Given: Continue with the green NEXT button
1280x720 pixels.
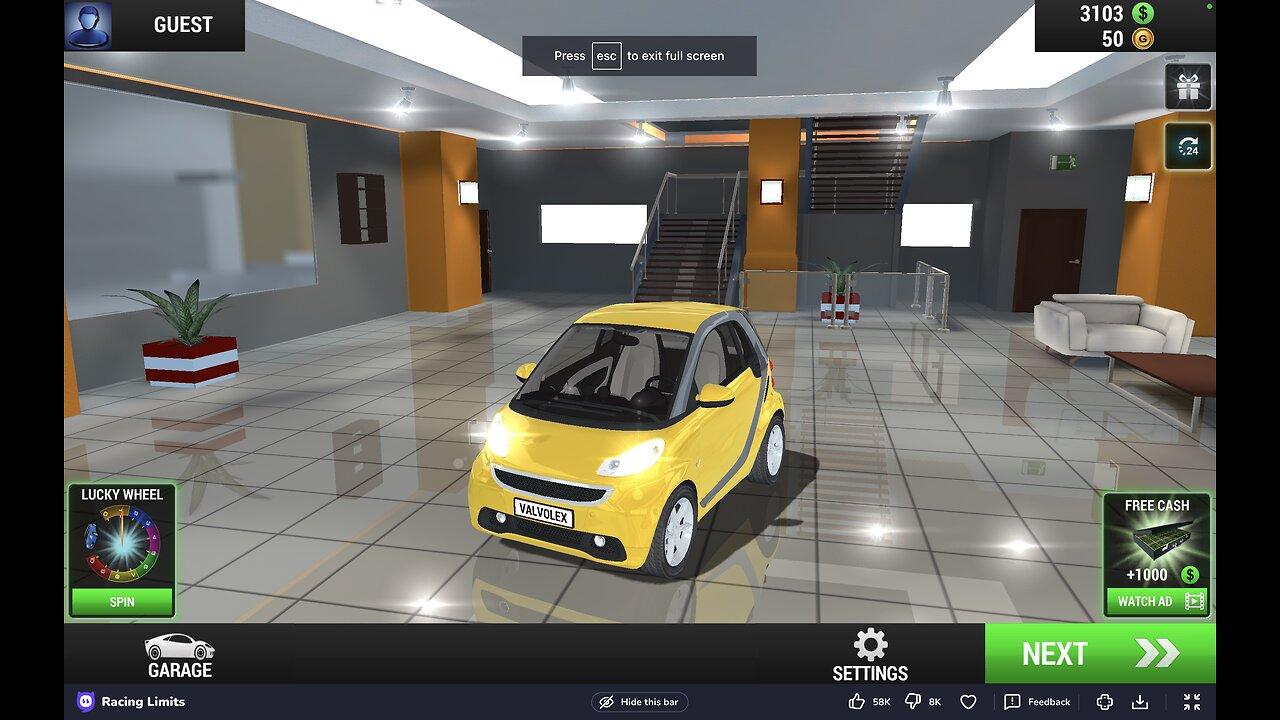Looking at the screenshot, I should point(1100,654).
